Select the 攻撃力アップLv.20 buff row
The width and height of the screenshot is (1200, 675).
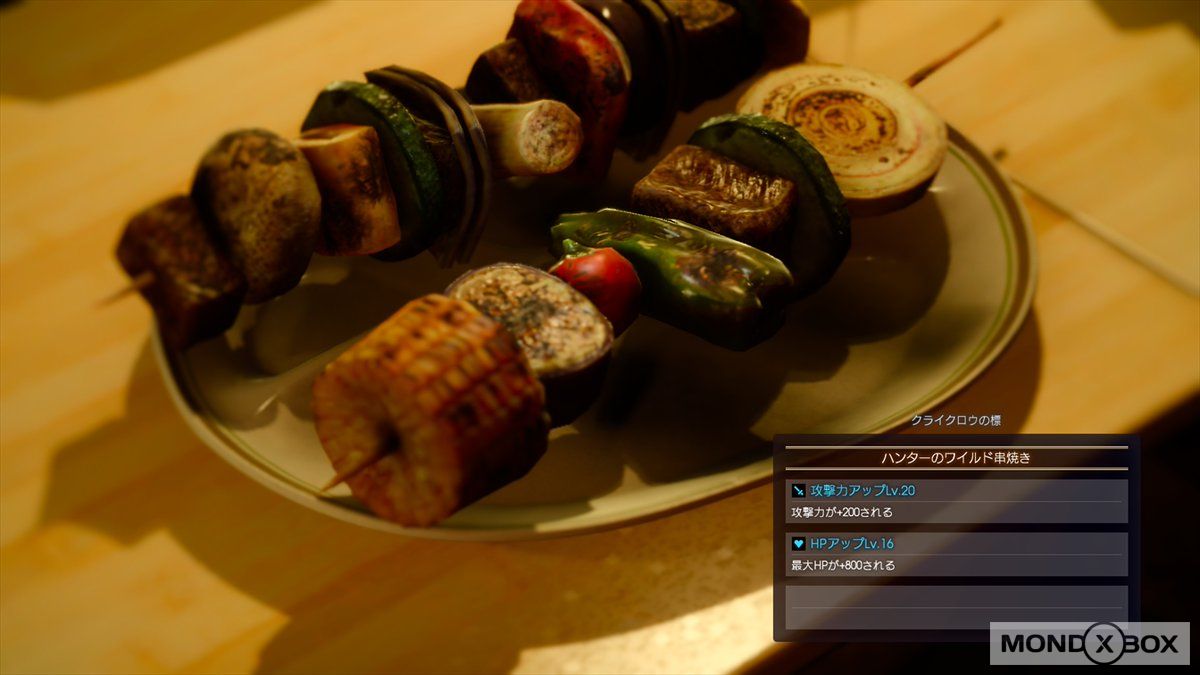point(956,491)
